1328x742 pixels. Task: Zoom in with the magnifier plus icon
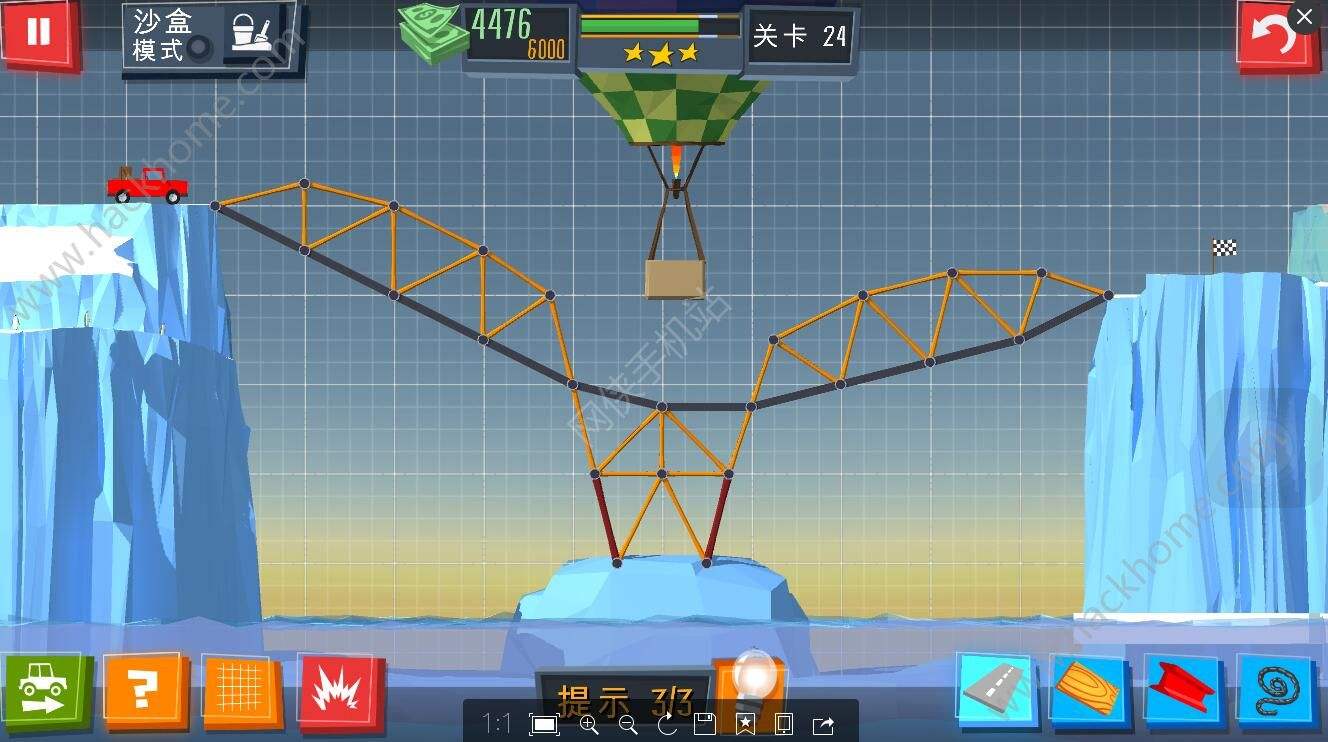(x=590, y=725)
